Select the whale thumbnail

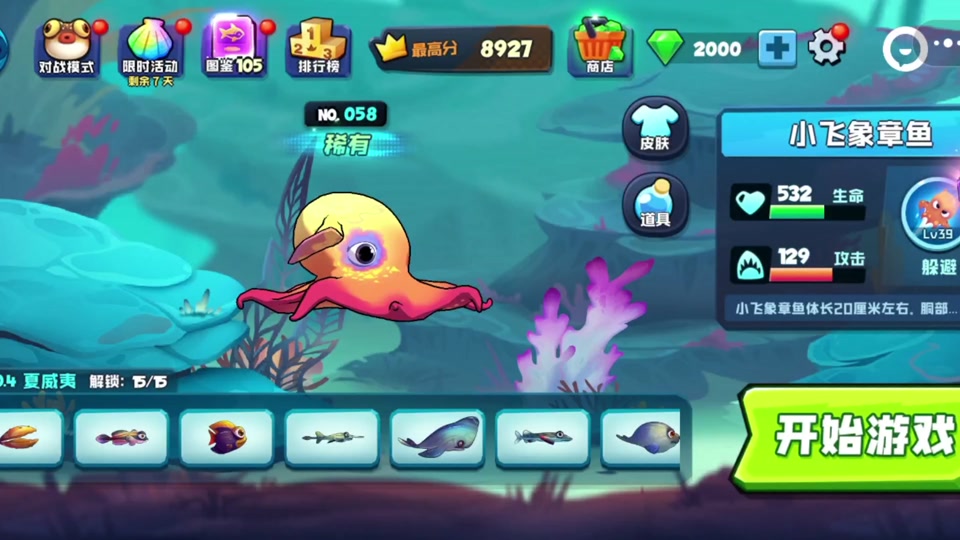tap(437, 437)
